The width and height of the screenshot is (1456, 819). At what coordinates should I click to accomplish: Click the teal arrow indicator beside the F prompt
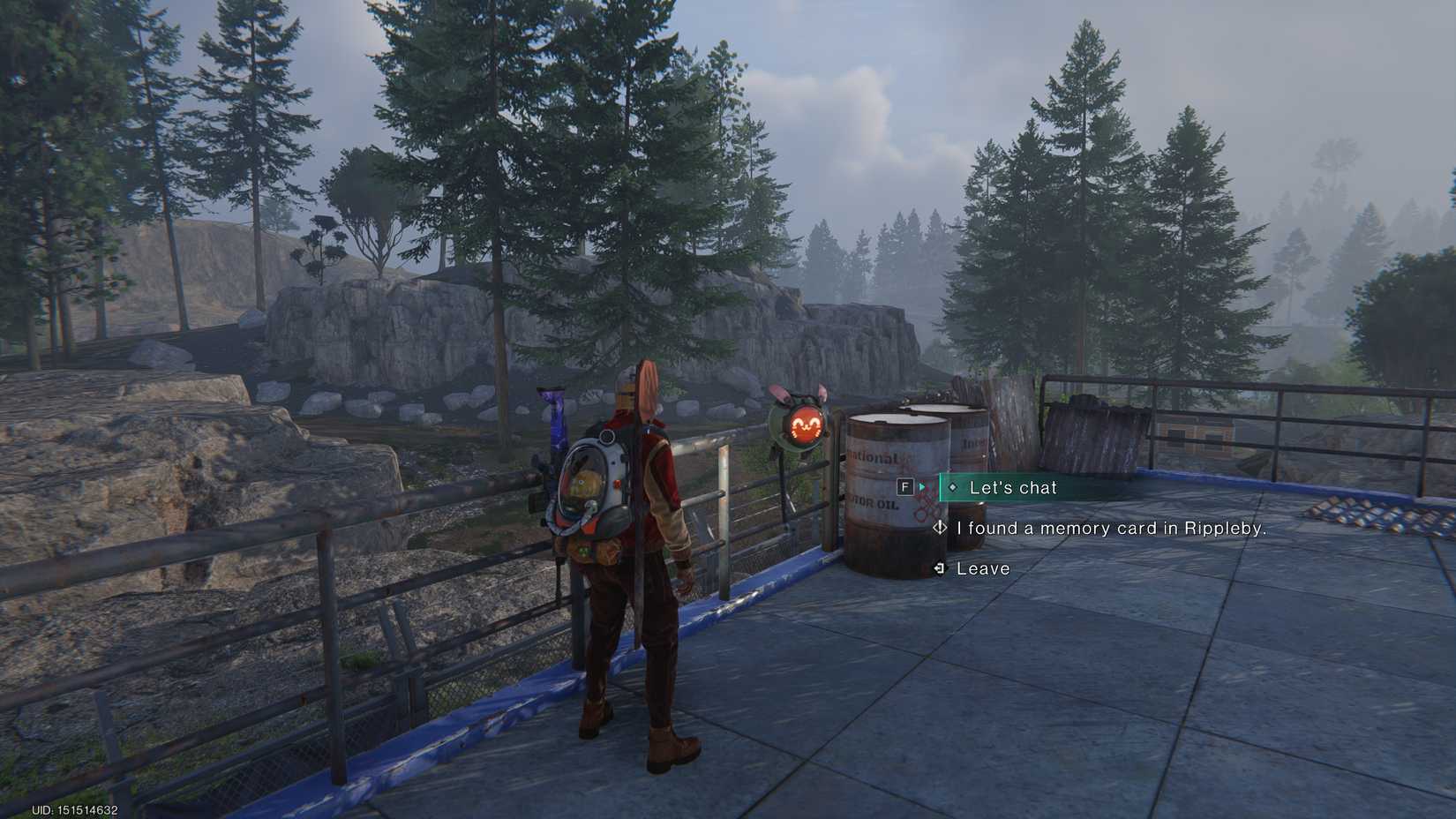(921, 486)
